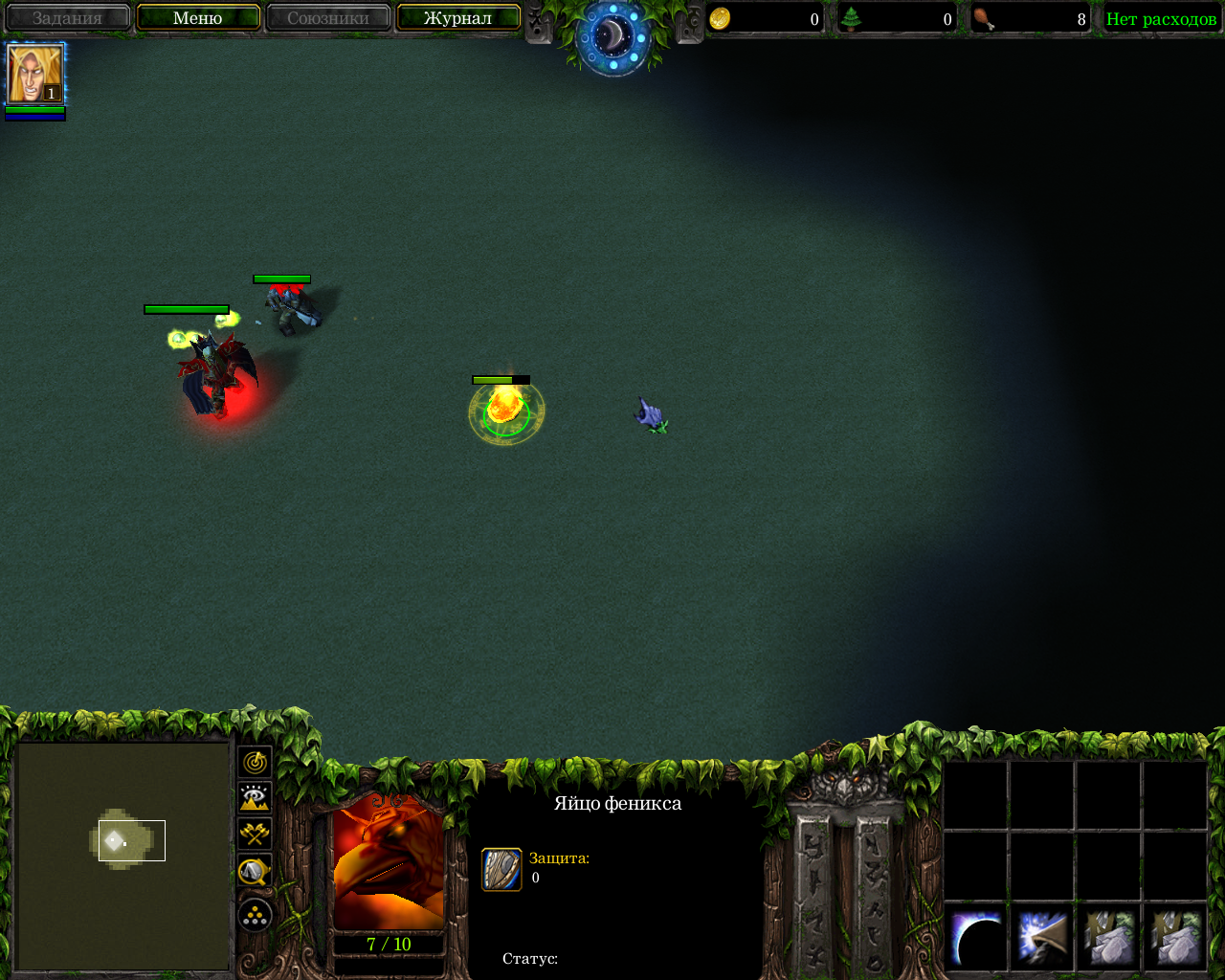The image size is (1225, 980).
Task: Toggle formation movement dots button
Action: (256, 915)
